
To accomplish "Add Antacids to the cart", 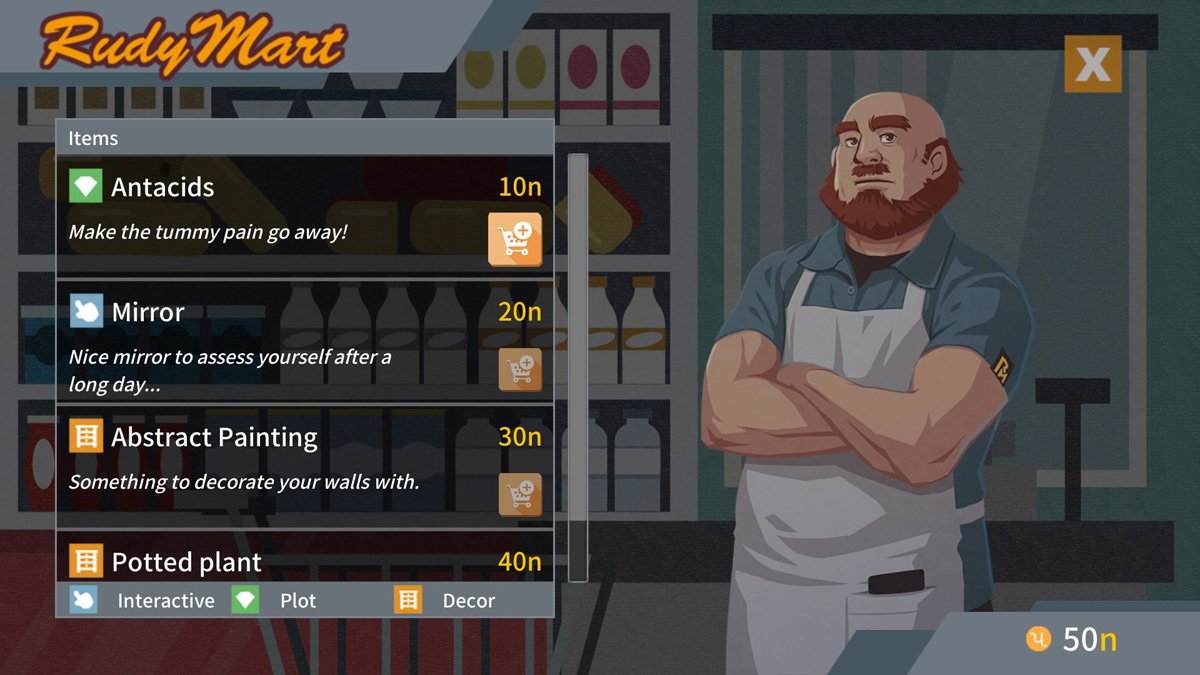I will pos(515,239).
